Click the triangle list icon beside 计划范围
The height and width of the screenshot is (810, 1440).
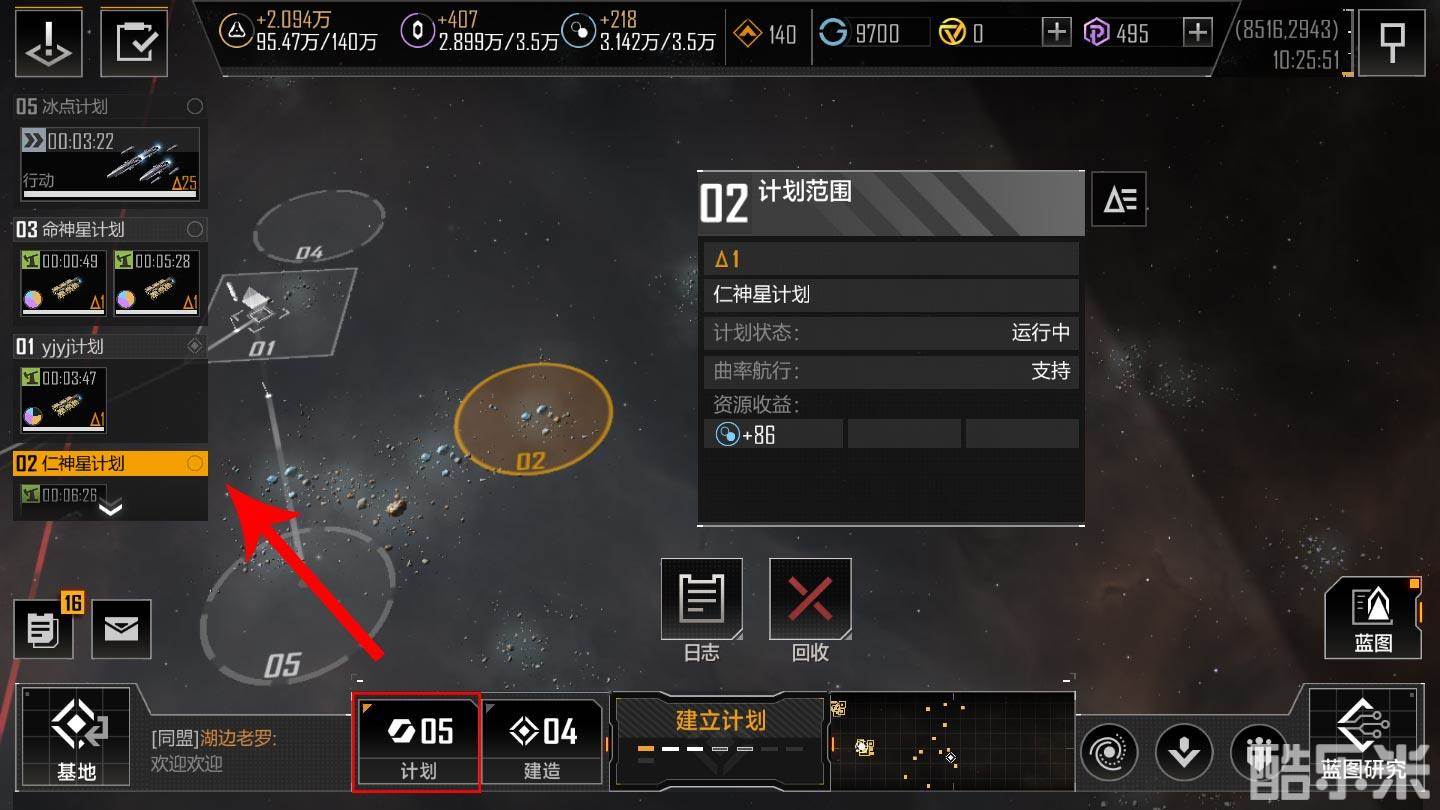click(x=1118, y=201)
